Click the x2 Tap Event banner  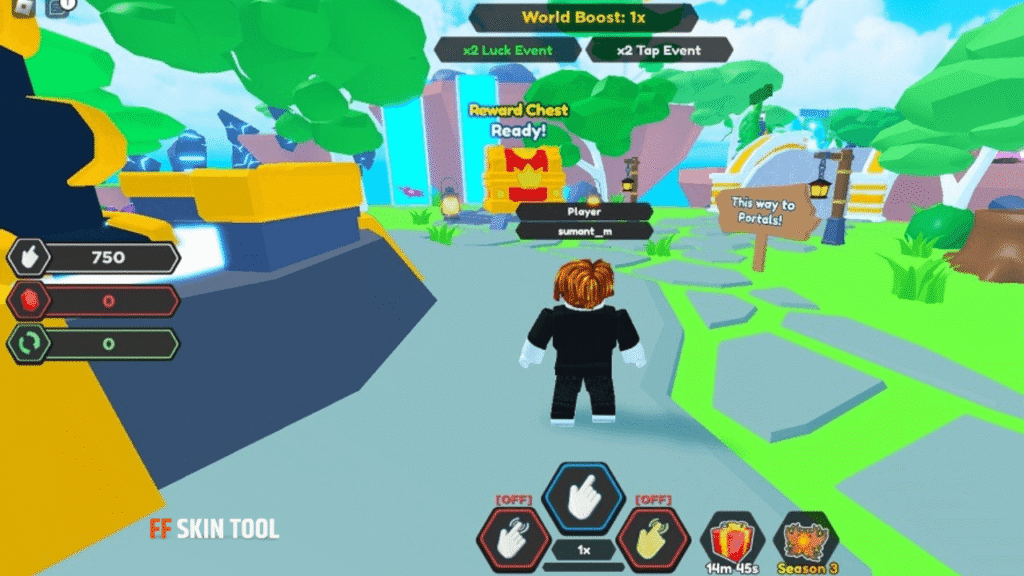tap(659, 50)
